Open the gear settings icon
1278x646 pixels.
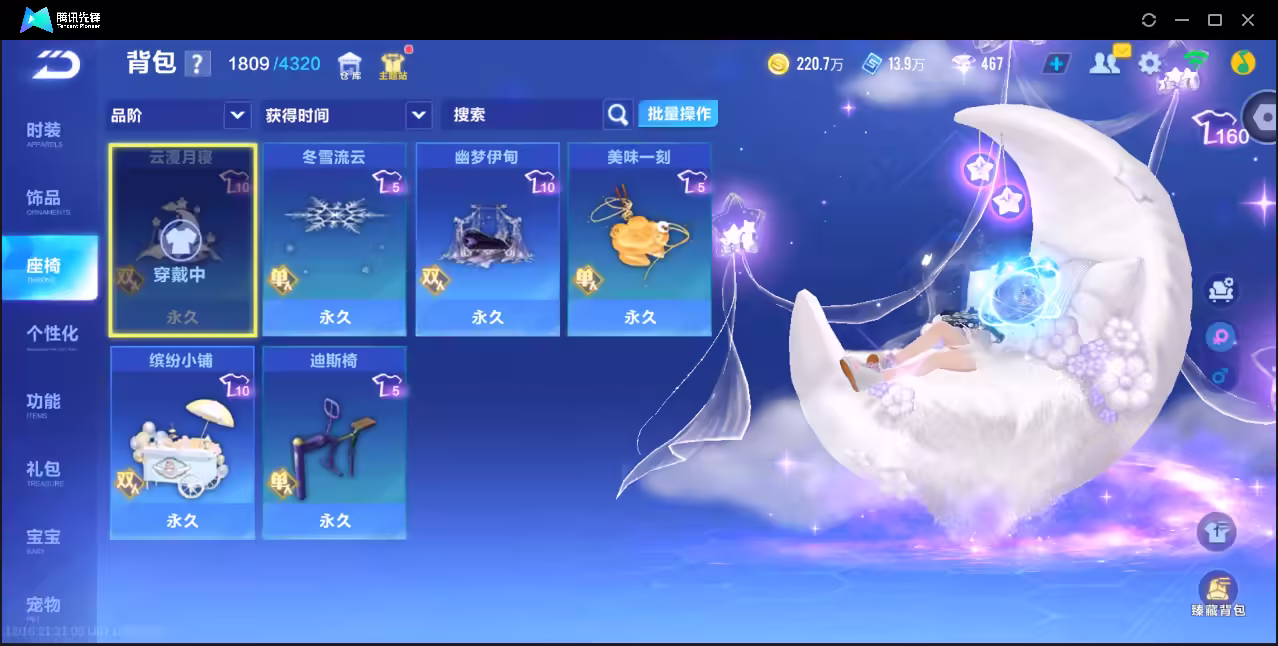(x=1150, y=64)
